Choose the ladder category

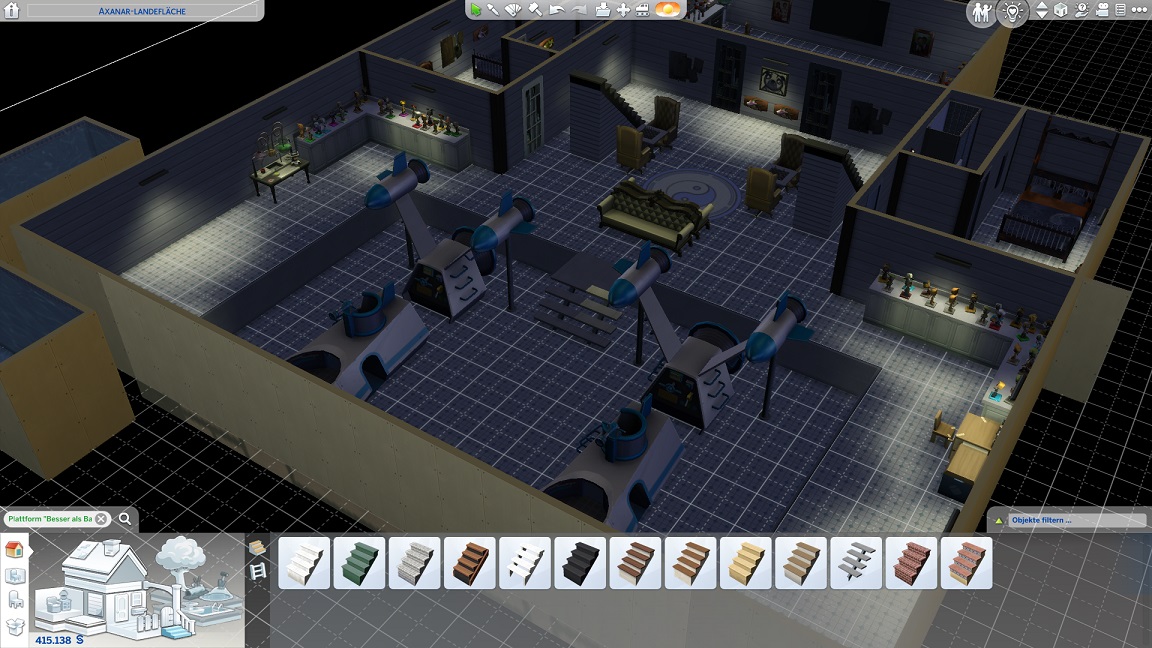click(x=258, y=571)
